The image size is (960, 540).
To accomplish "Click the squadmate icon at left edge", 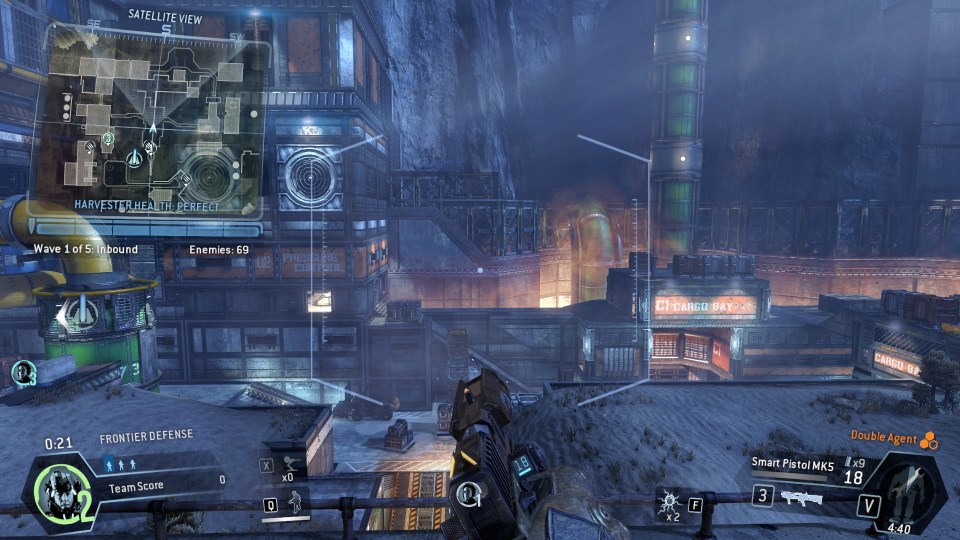I will [22, 373].
